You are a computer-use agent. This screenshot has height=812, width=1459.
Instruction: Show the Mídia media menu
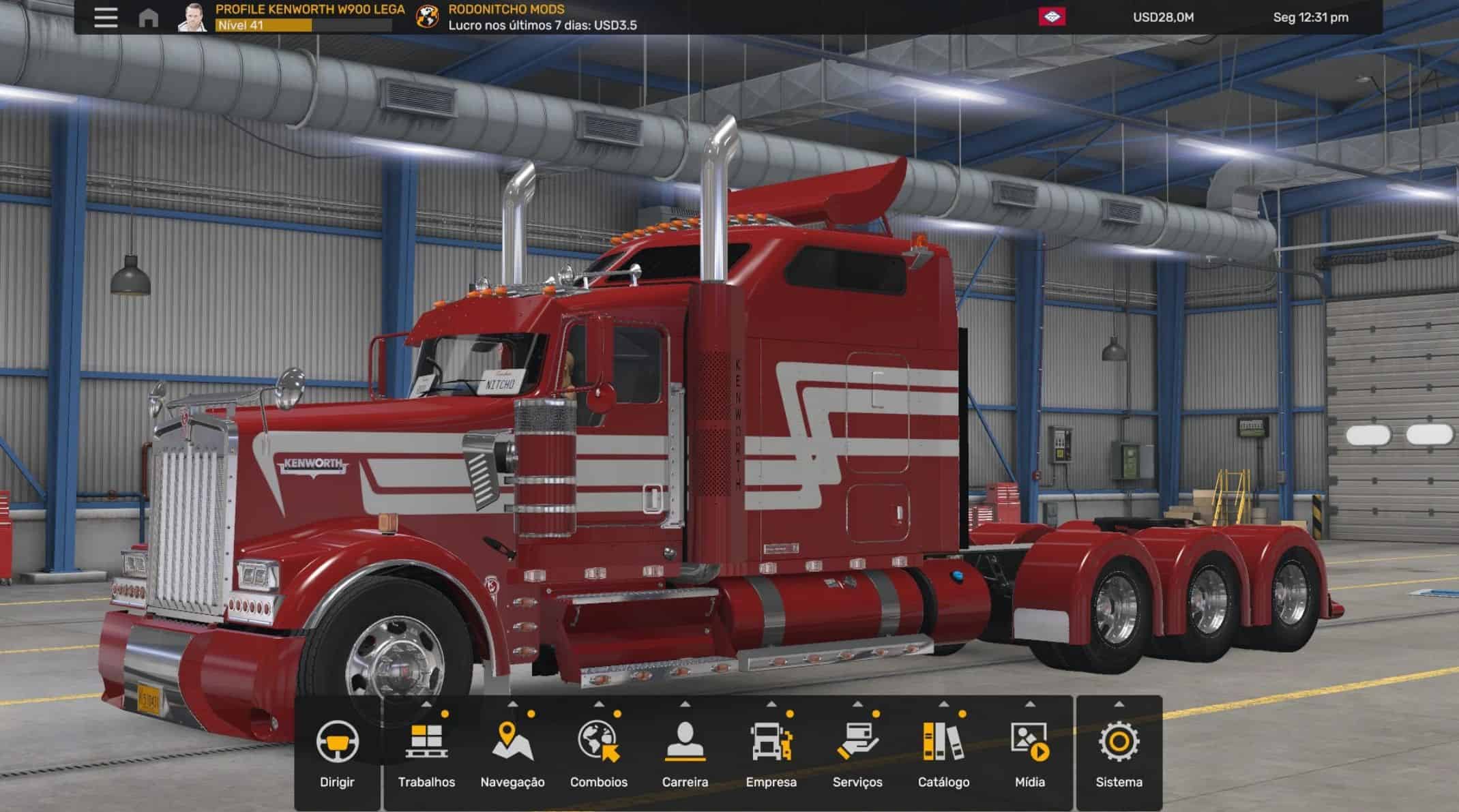pos(1030,753)
